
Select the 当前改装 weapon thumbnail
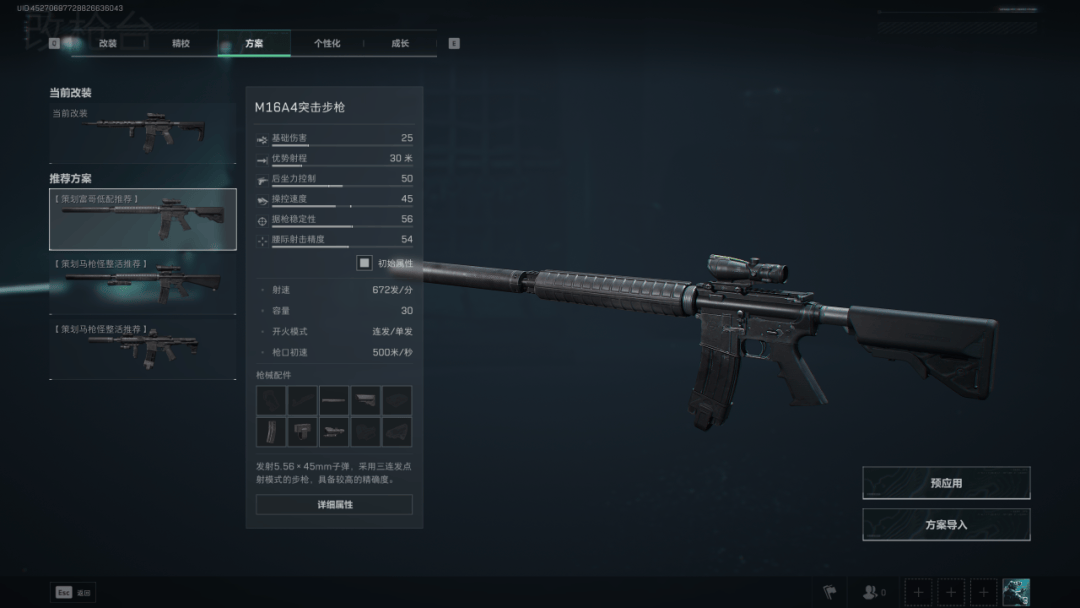click(x=143, y=132)
